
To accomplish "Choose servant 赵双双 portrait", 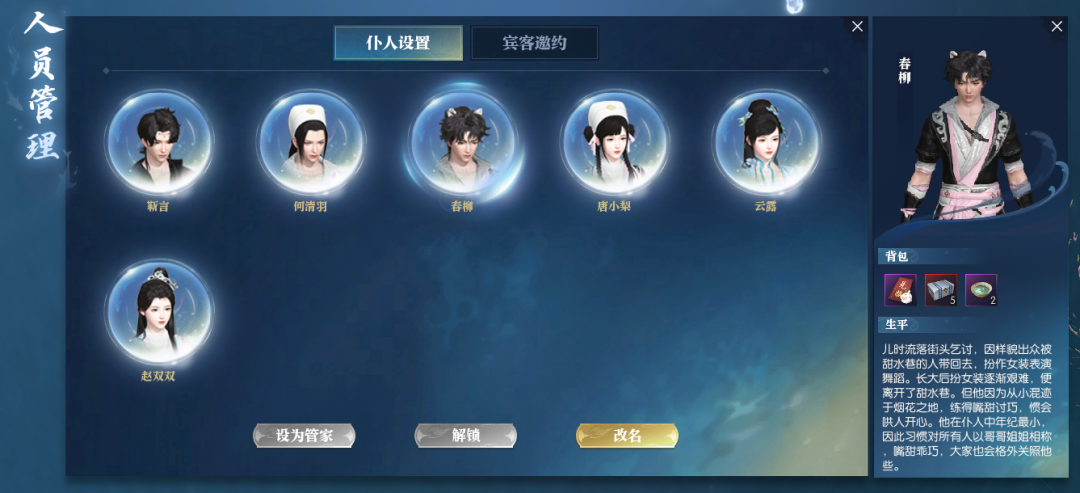I will click(160, 312).
